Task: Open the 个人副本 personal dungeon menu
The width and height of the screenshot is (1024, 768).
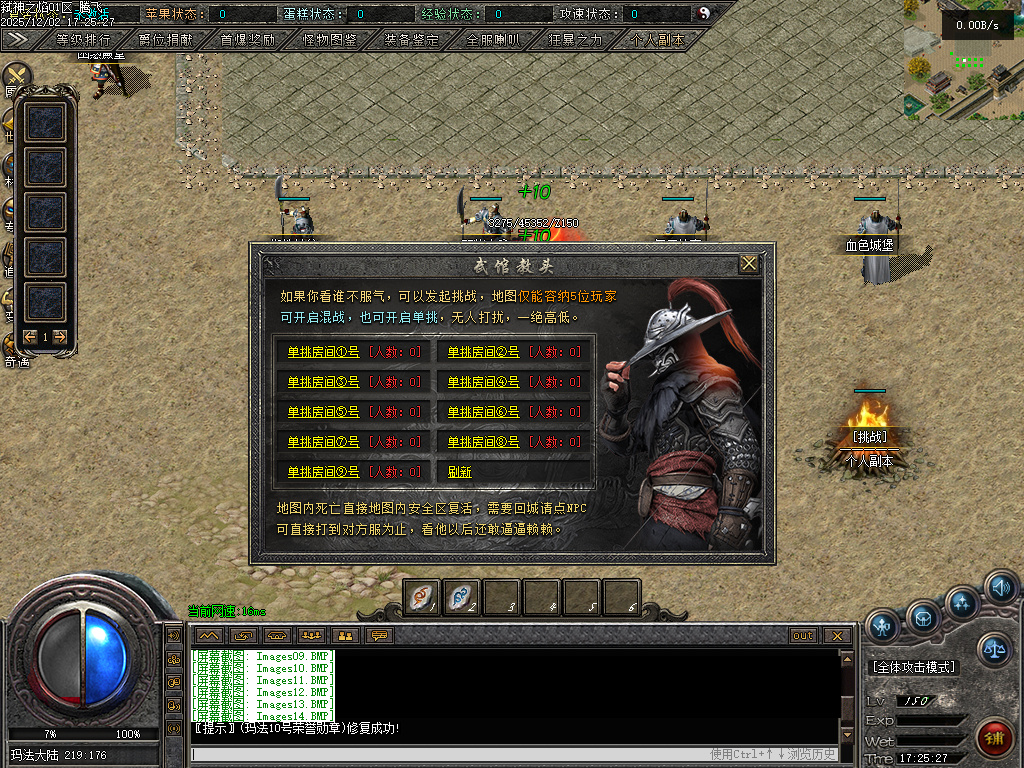Action: tap(658, 40)
